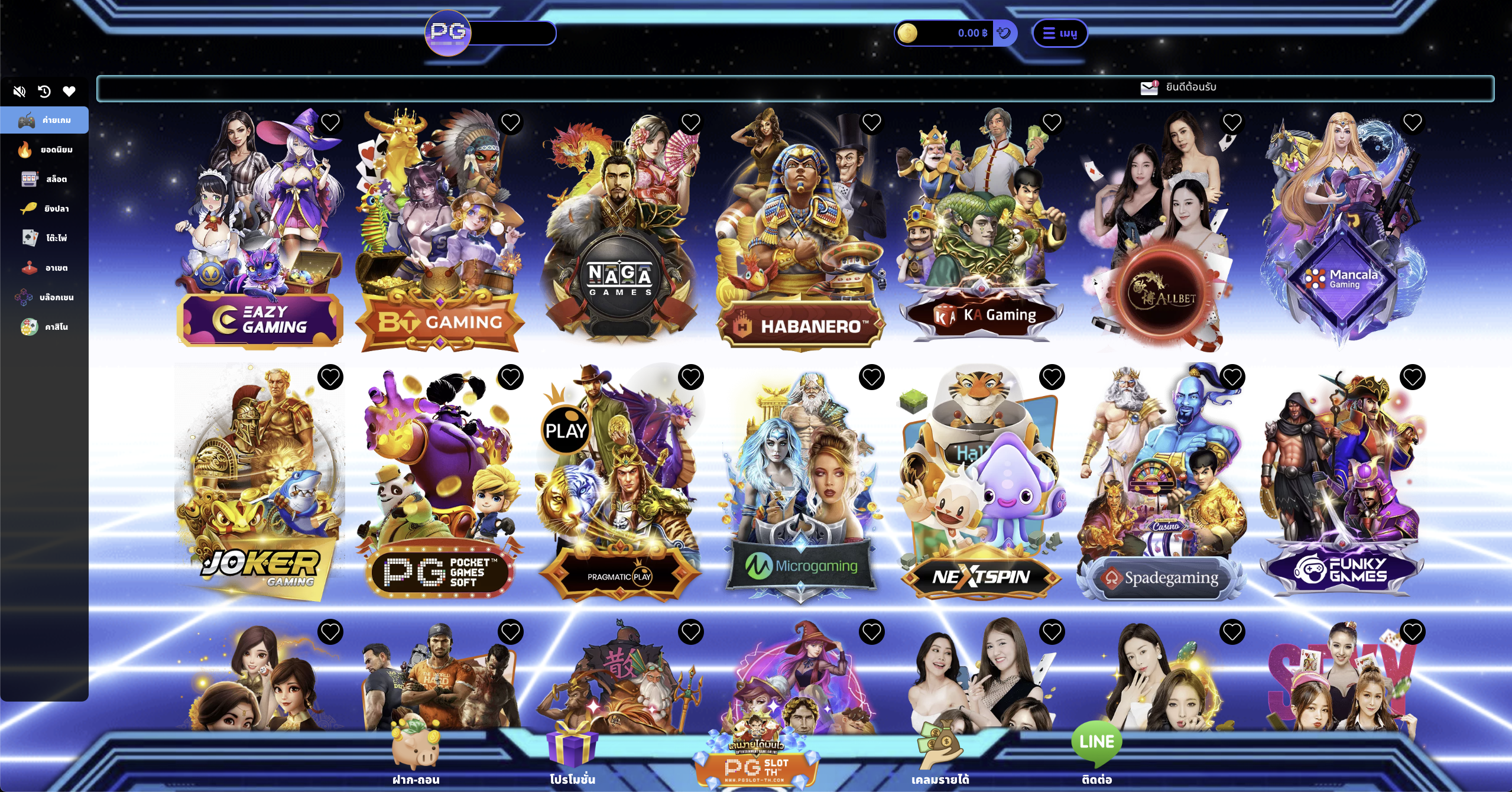1512x792 pixels.
Task: Launch the Microgaming provider tile
Action: pyautogui.click(x=801, y=491)
